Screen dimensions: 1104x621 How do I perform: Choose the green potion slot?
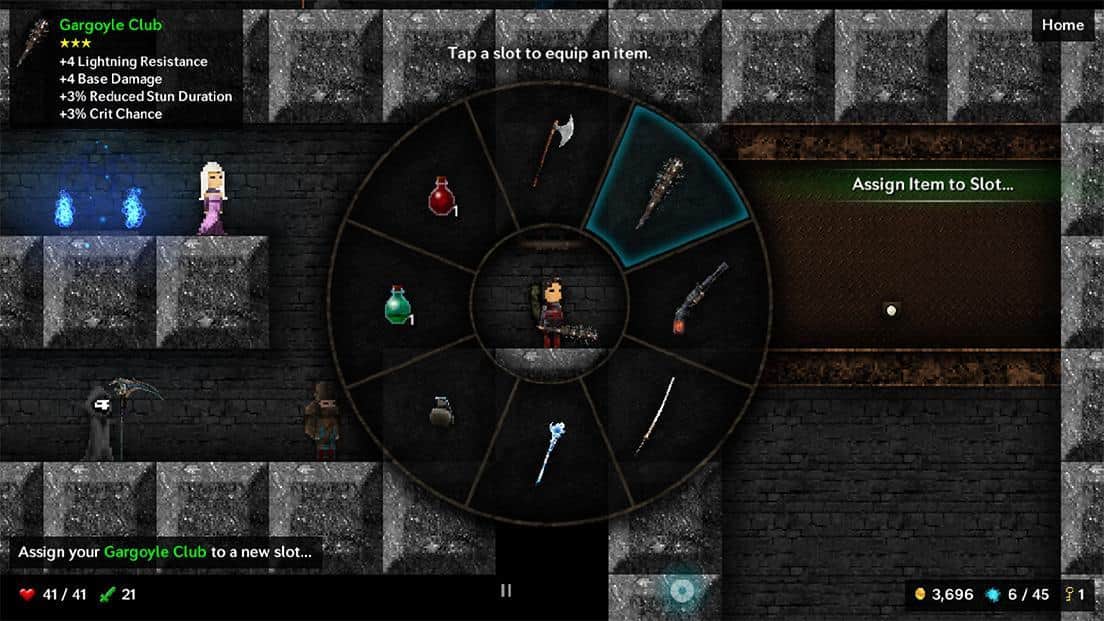click(399, 305)
